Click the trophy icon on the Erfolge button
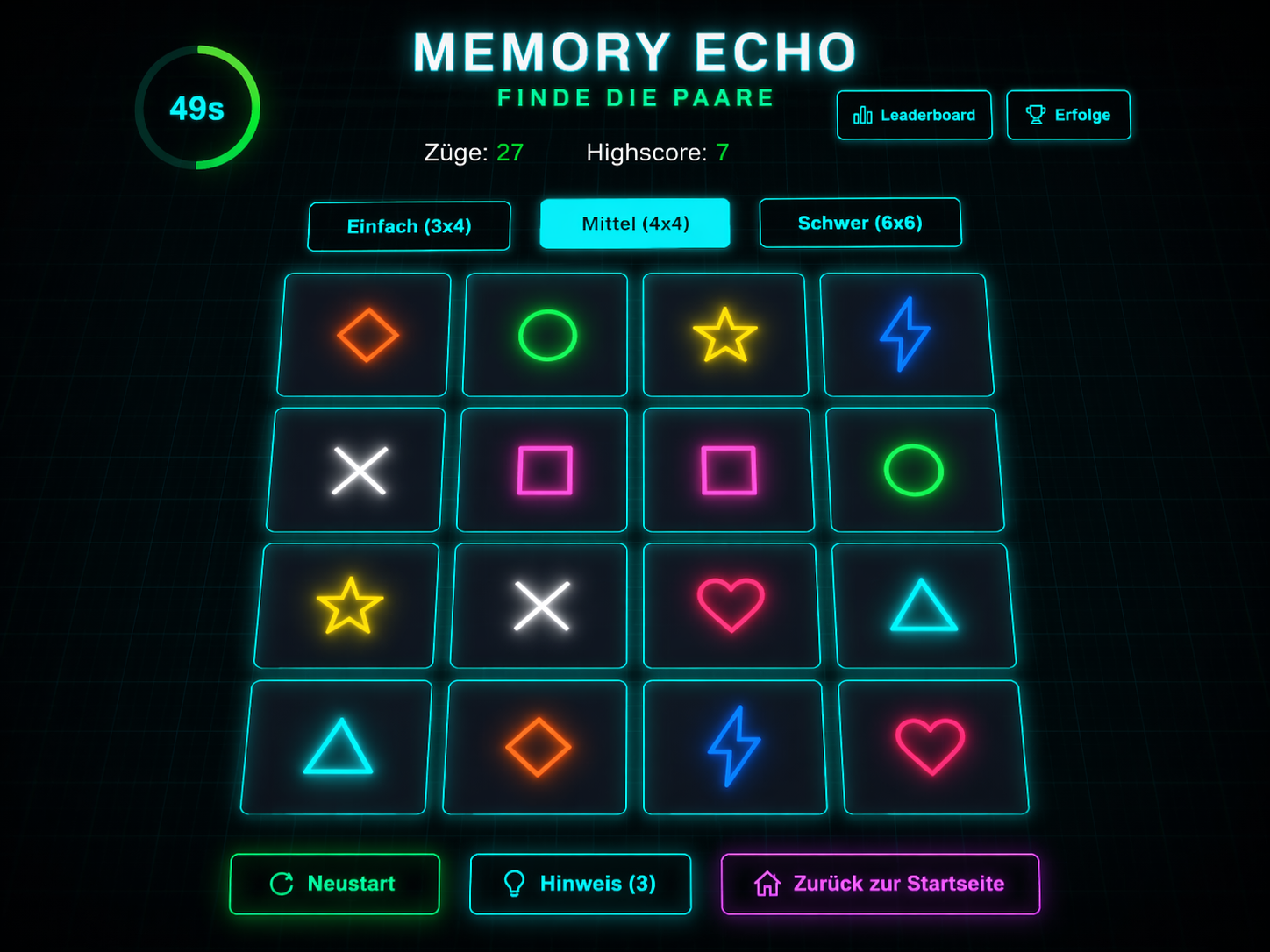Viewport: 1270px width, 952px height. click(x=1036, y=113)
